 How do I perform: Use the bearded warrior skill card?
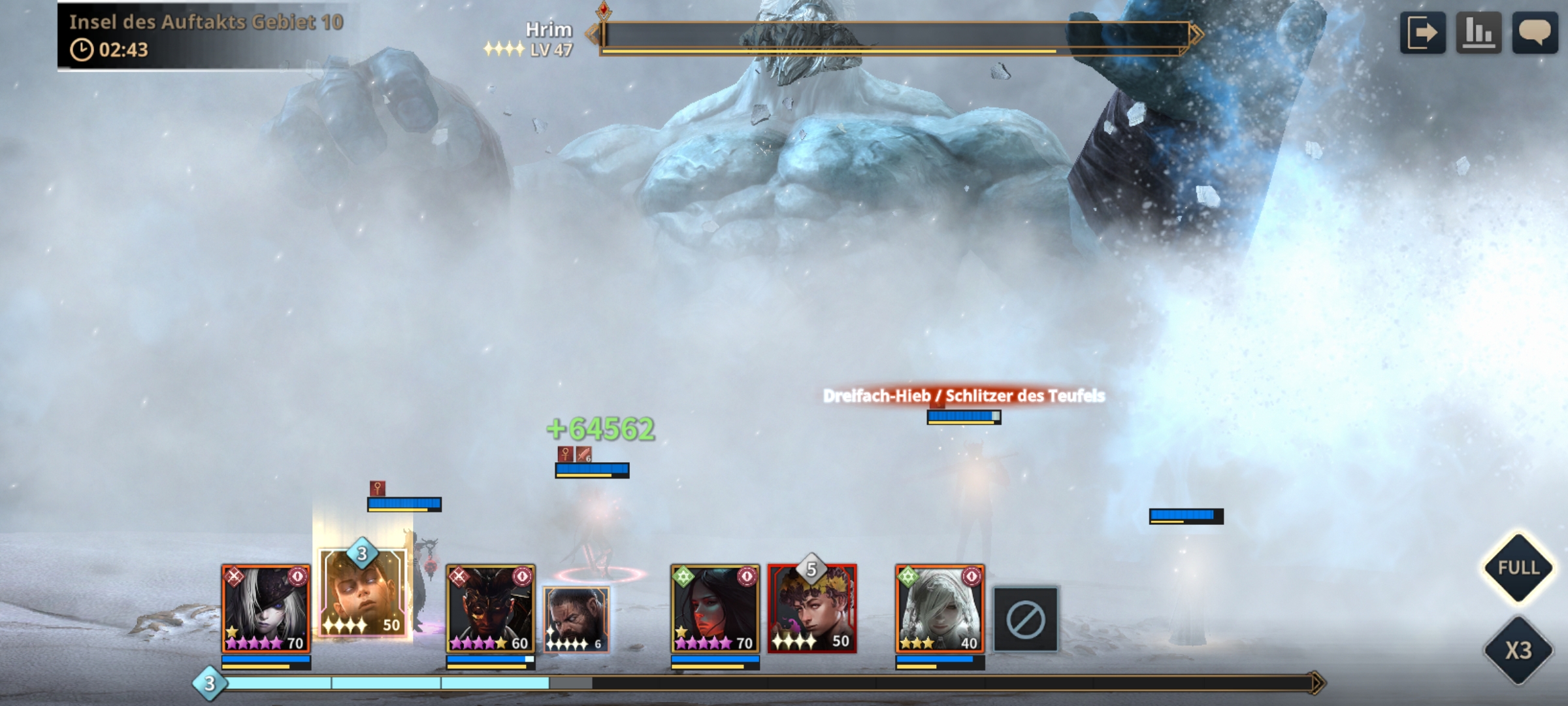(576, 619)
